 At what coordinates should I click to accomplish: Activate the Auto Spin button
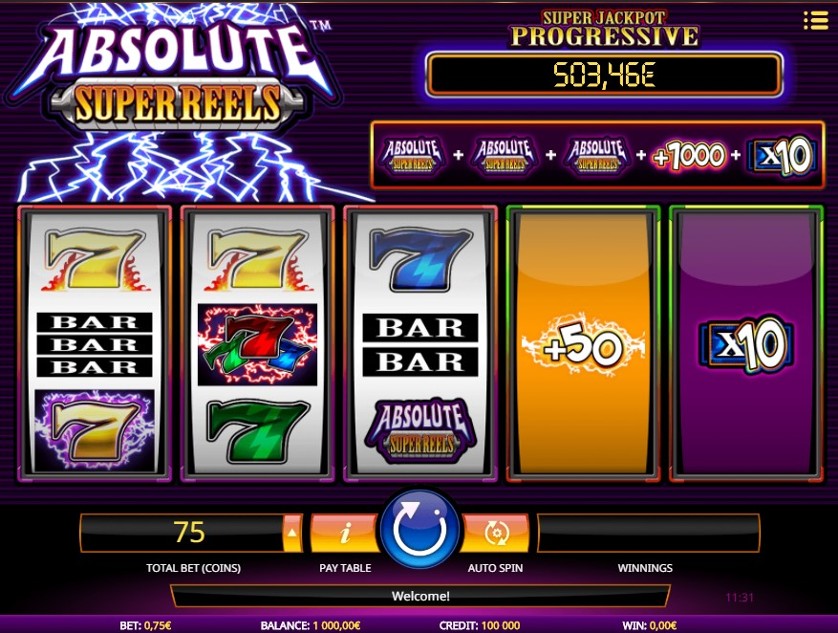click(x=497, y=533)
